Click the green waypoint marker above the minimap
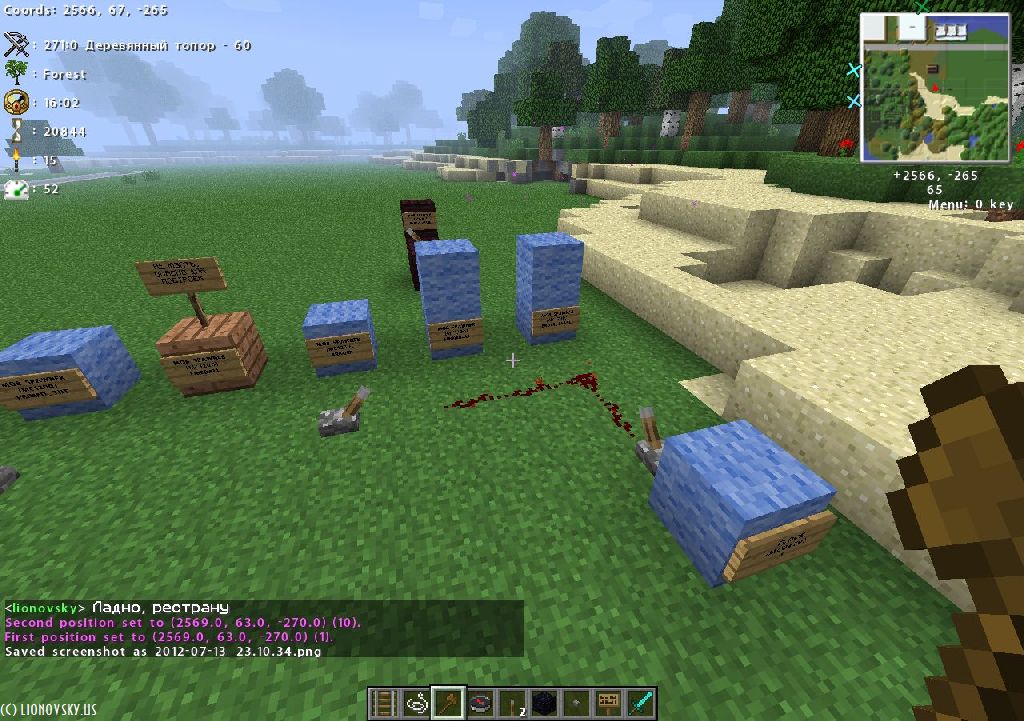The width and height of the screenshot is (1024, 721). click(x=922, y=6)
